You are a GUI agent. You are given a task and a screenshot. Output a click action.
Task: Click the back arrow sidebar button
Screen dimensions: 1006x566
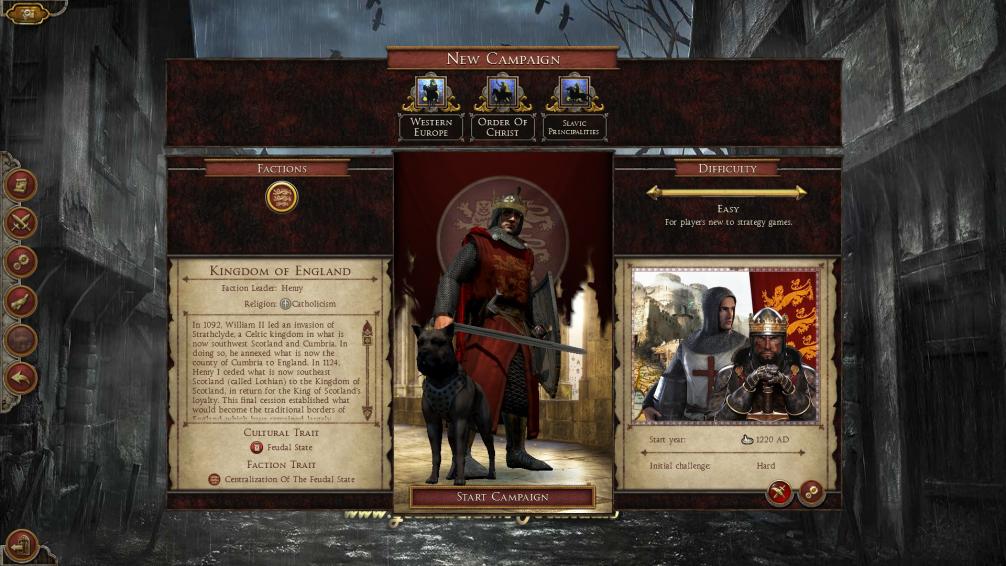21,378
